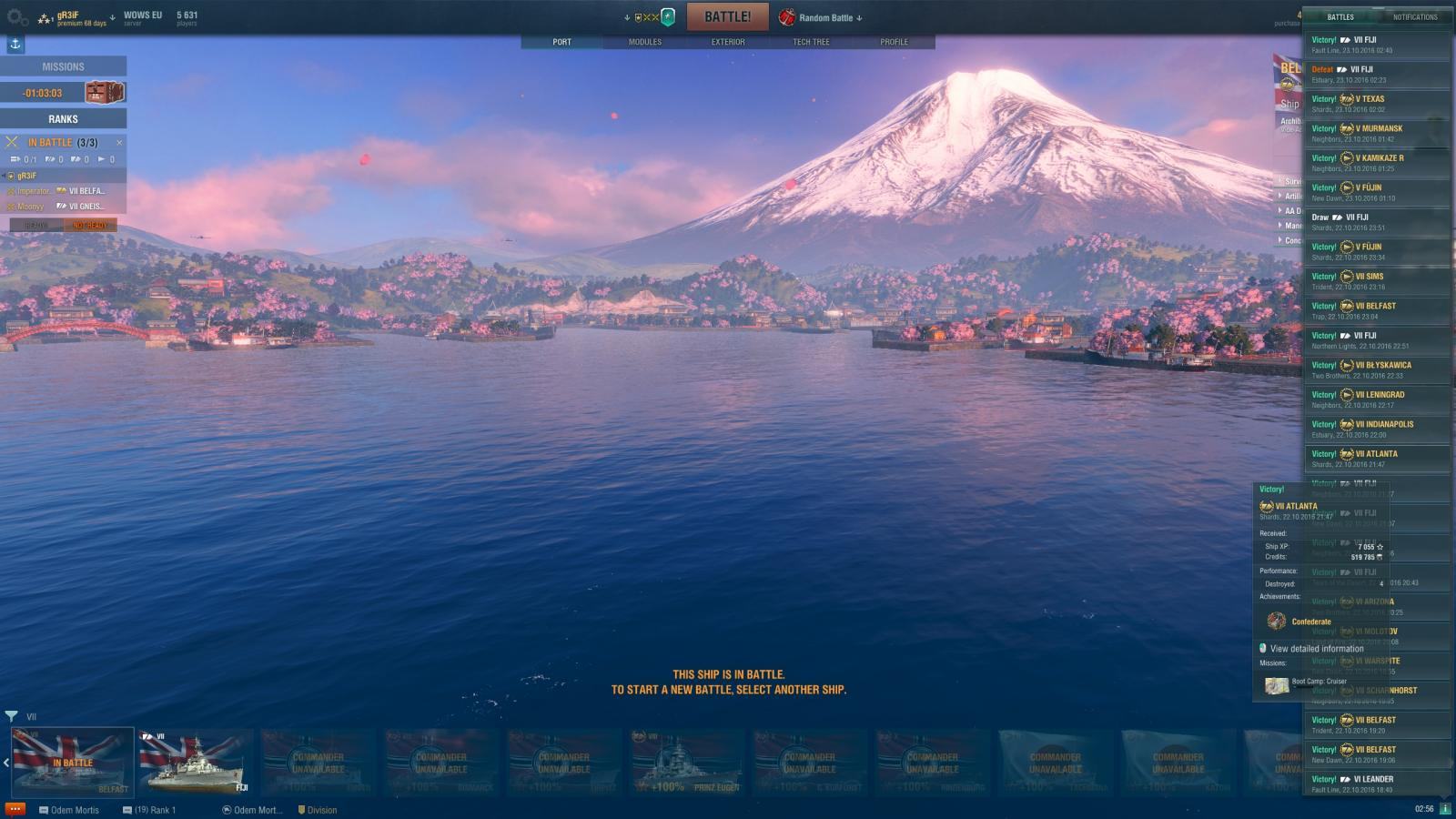Open the settings gear menu

[17, 17]
